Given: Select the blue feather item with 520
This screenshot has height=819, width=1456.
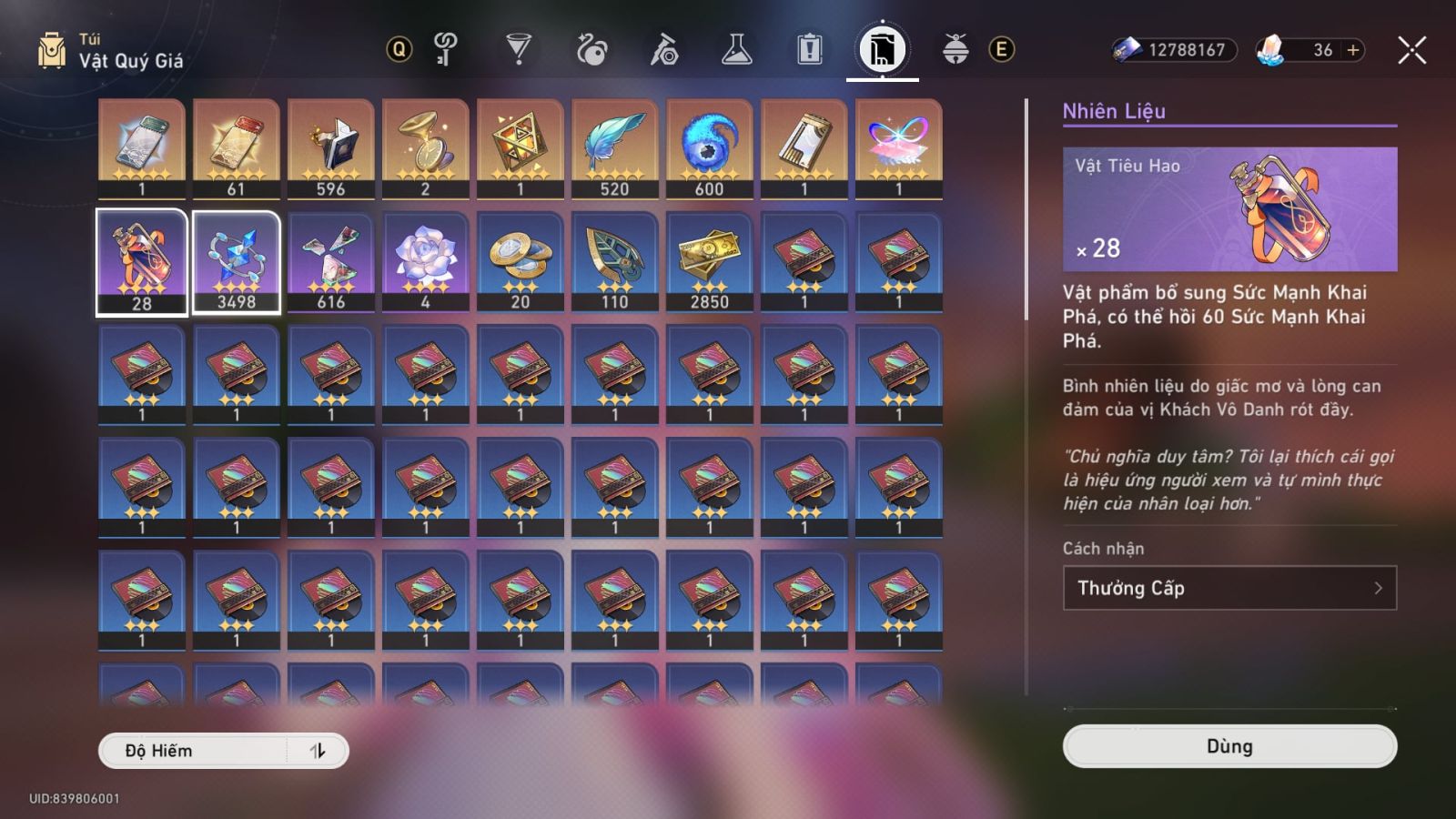Looking at the screenshot, I should click(615, 148).
